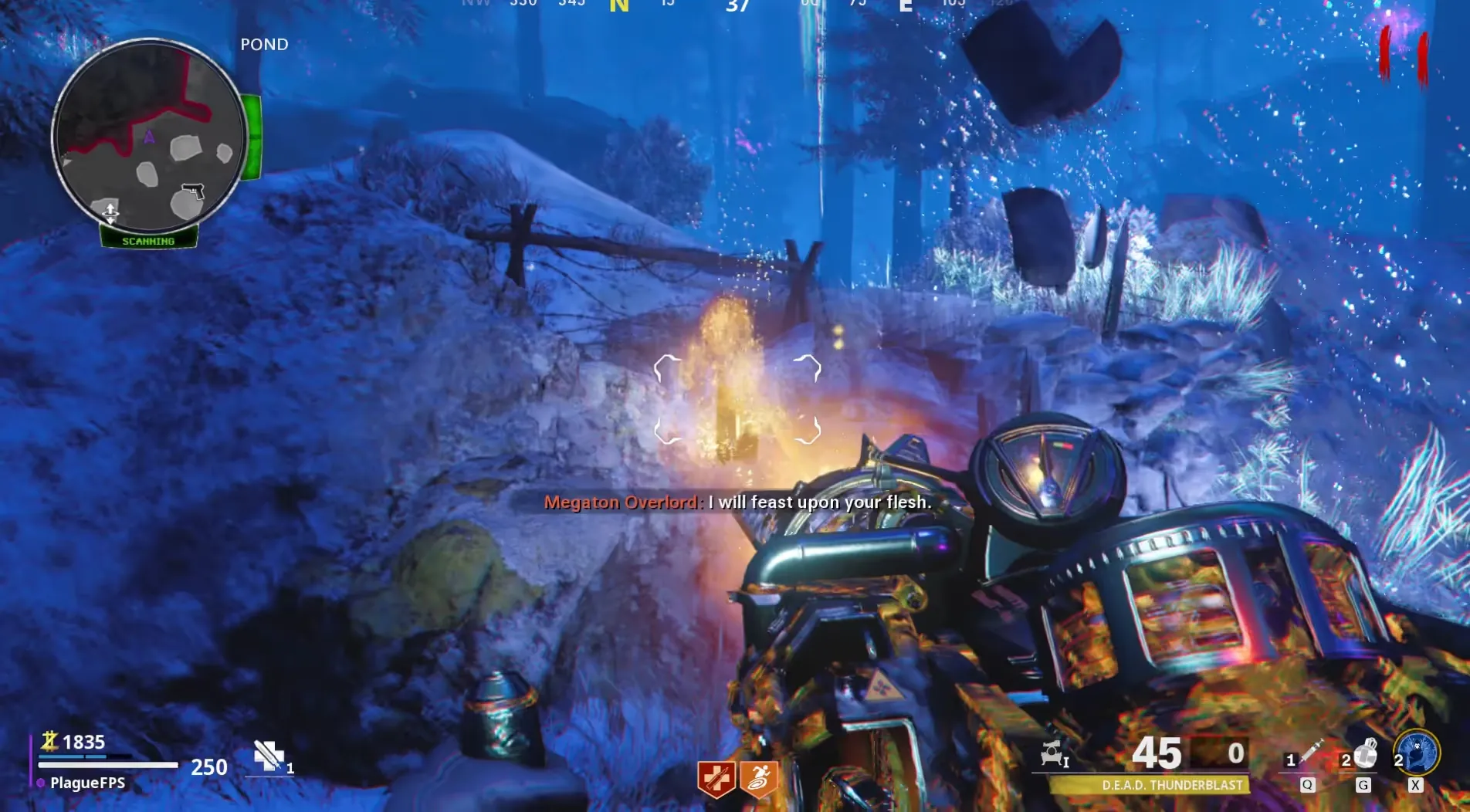Select the grenade lethal equipment icon
This screenshot has height=812, width=1470.
pos(1365,754)
